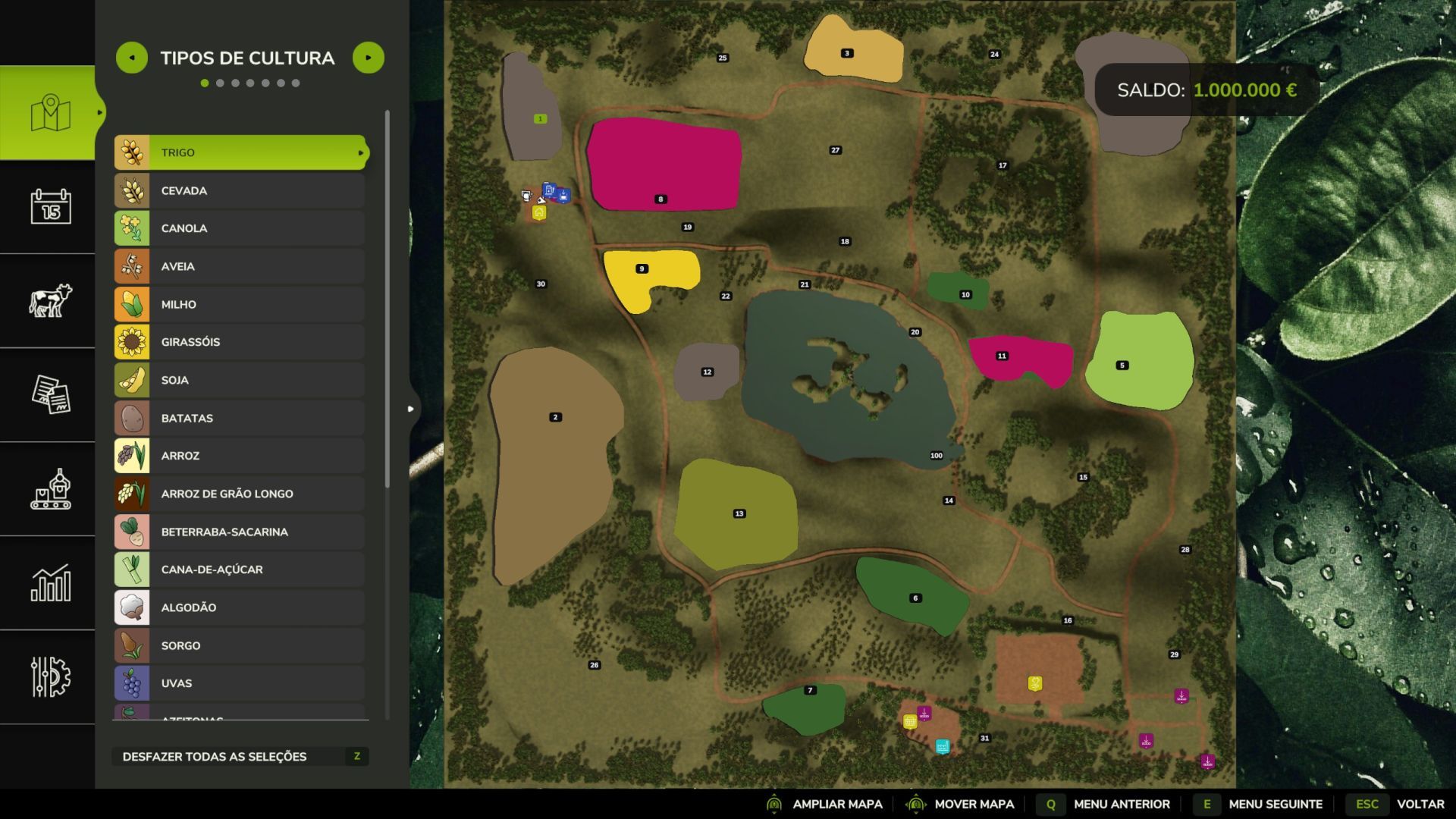Image resolution: width=1456 pixels, height=819 pixels.
Task: Click Desfazer Todas as Seleções
Action: click(x=240, y=756)
